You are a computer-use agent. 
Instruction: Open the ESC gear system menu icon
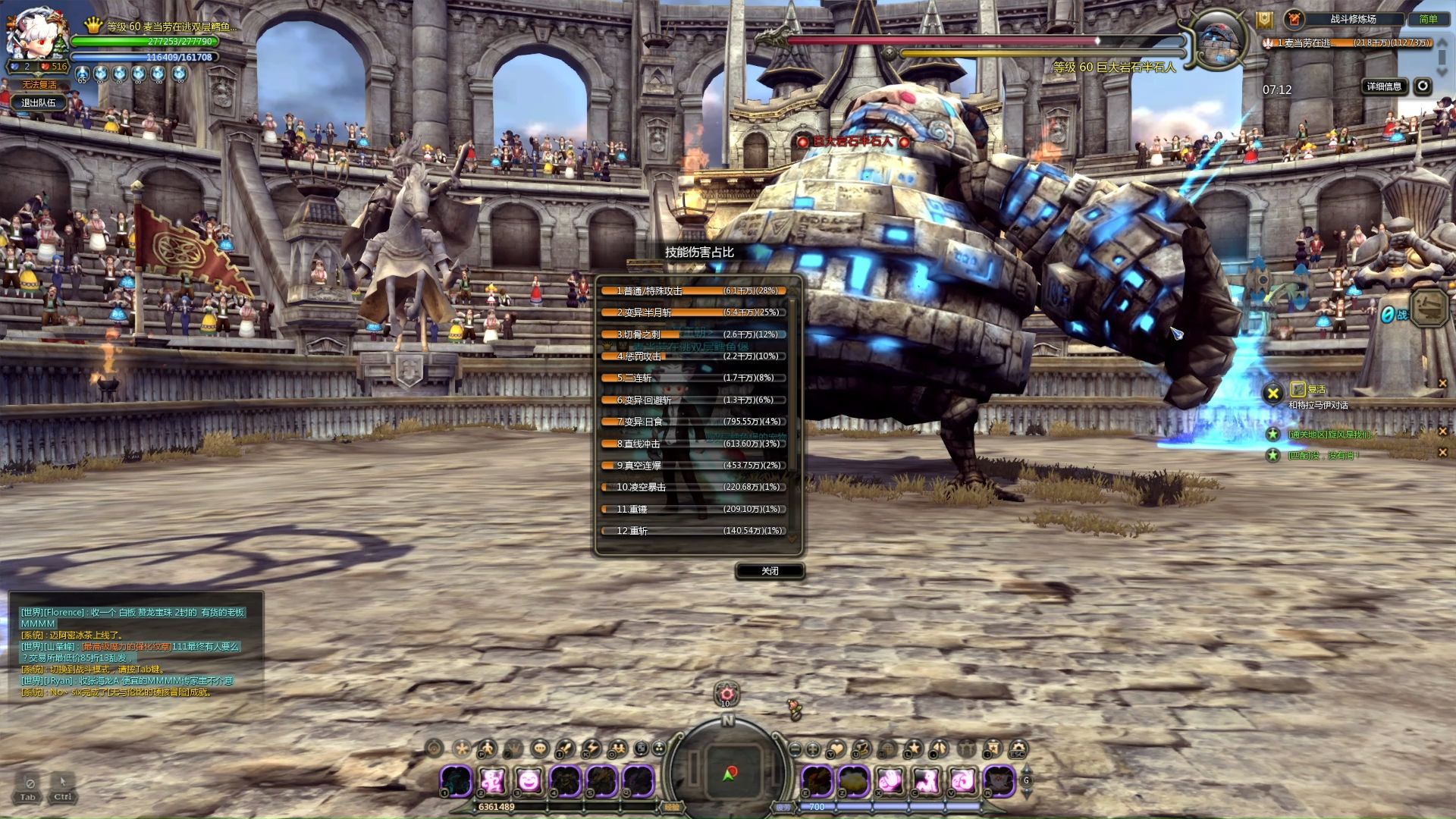[x=1018, y=749]
